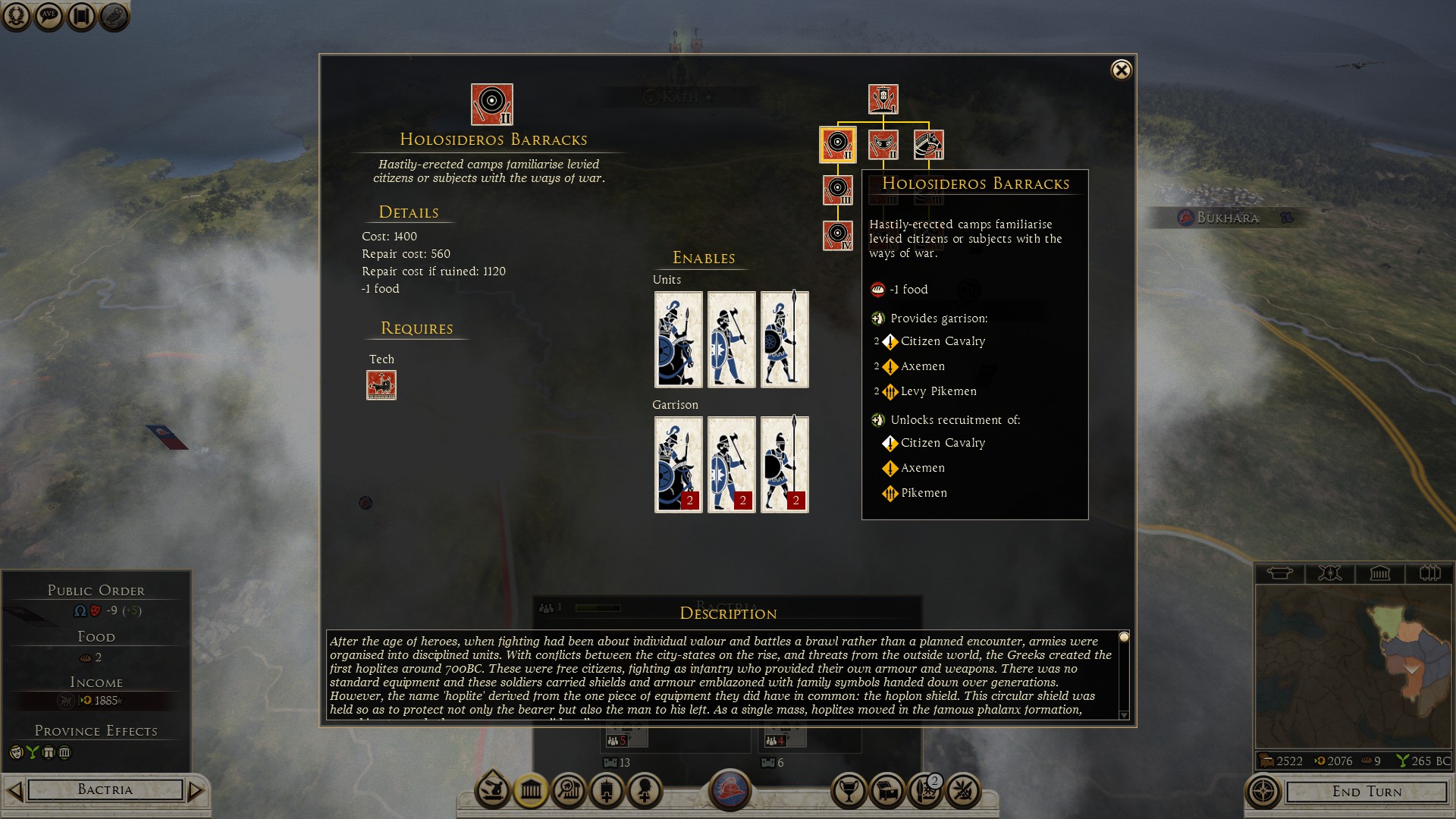
Task: Click the scroll icon button at top left
Action: (82, 16)
